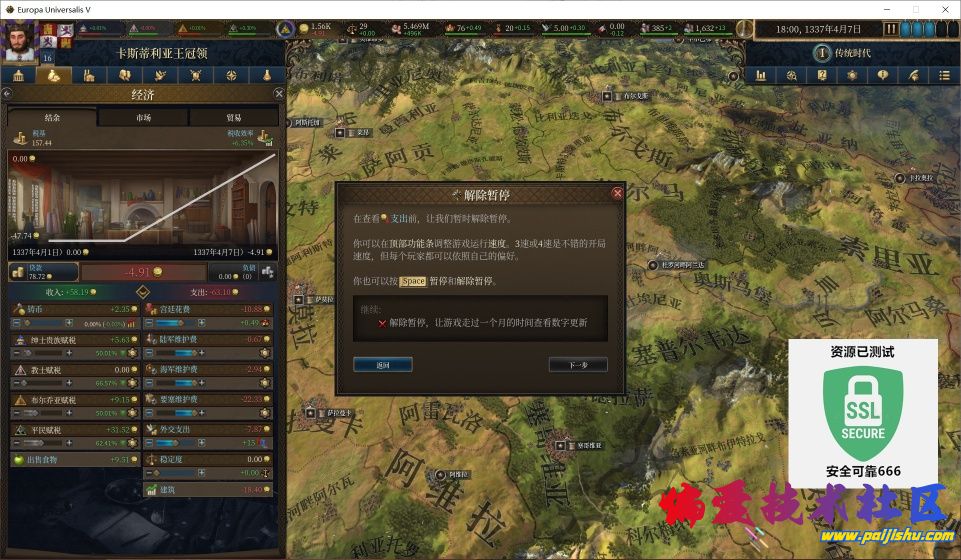Open the question mark help icon
The width and height of the screenshot is (961, 560).
[822, 75]
